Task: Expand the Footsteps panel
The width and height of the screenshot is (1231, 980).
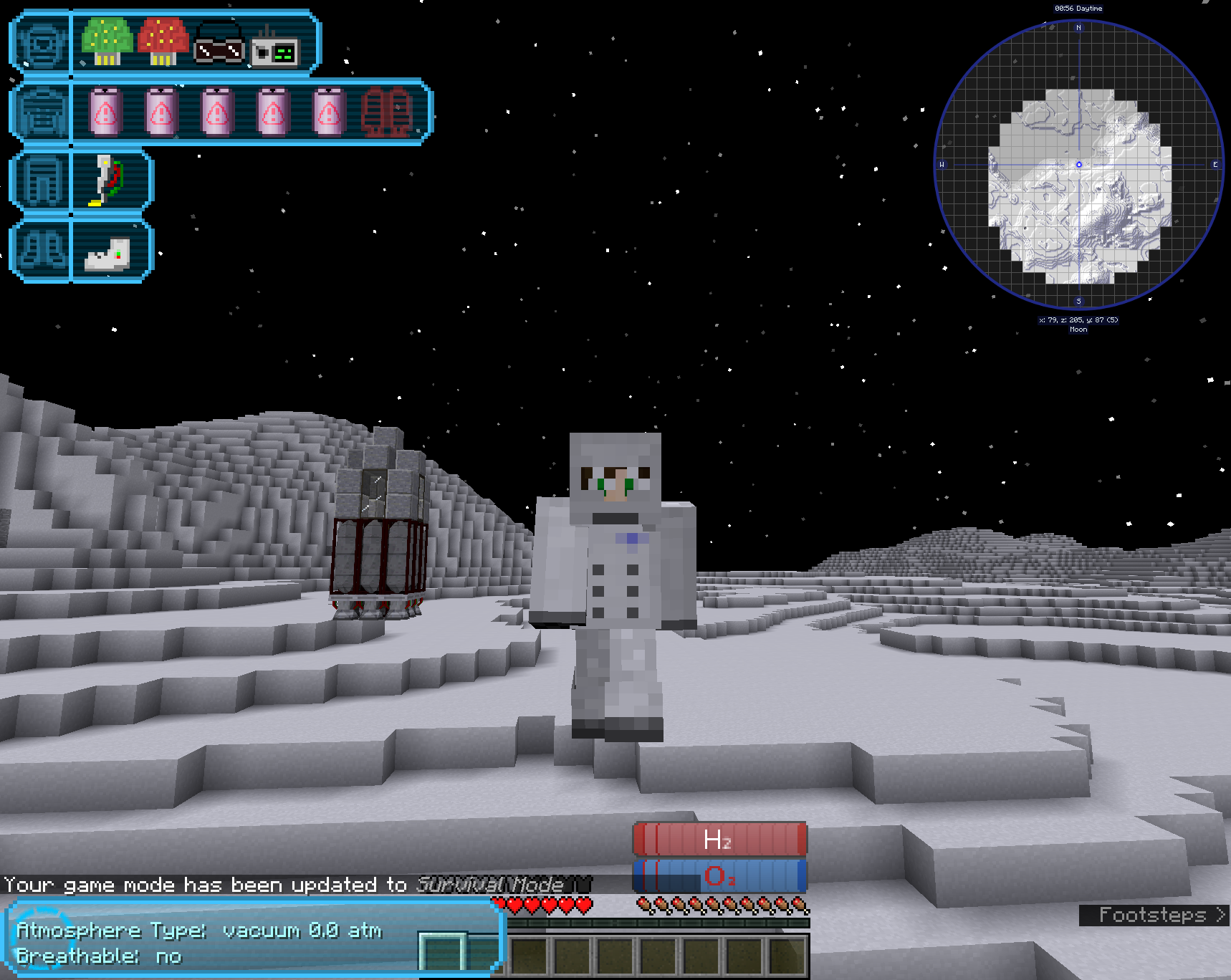Action: (x=1151, y=915)
